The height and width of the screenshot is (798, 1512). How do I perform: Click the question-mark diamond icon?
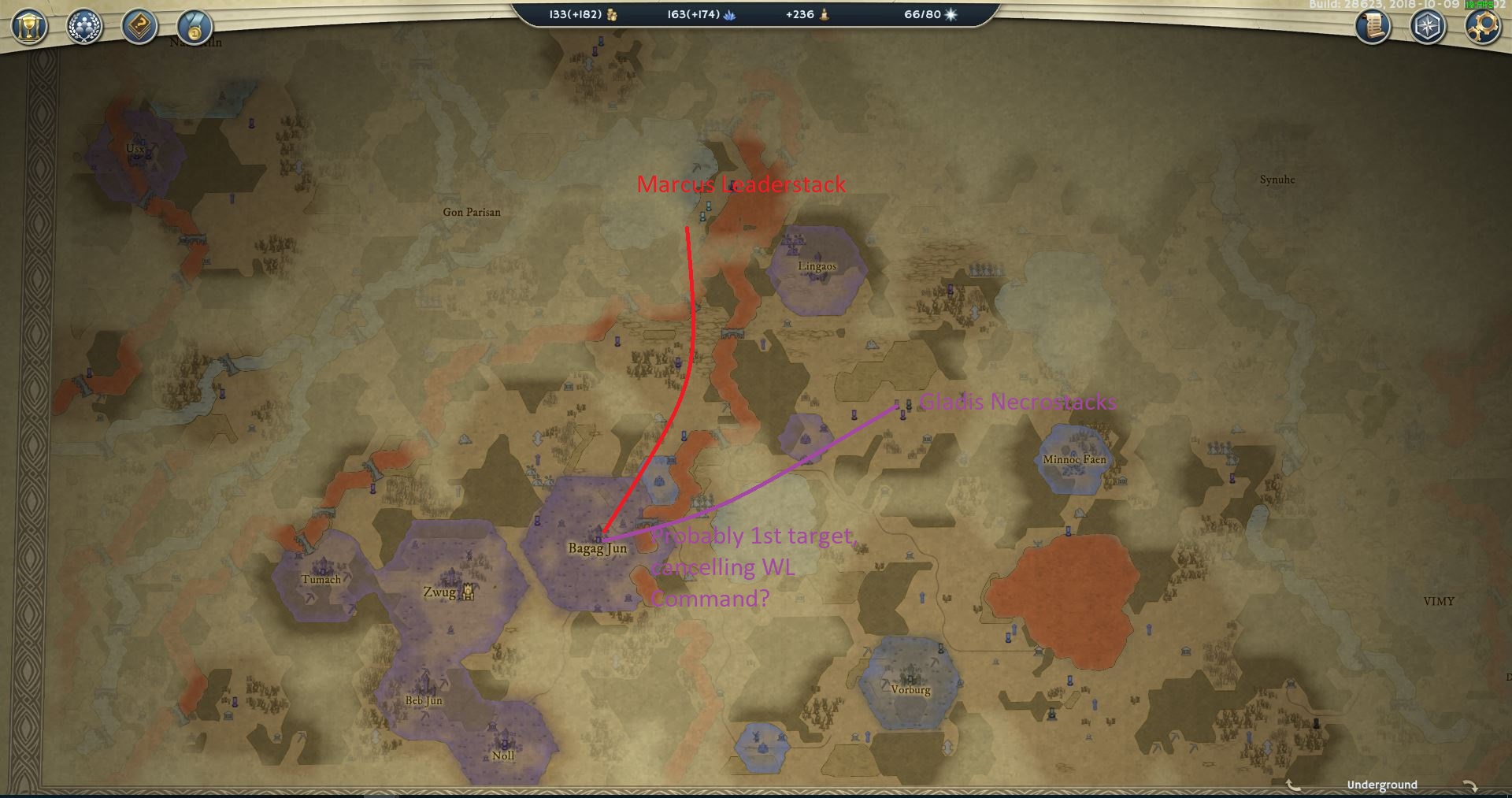pos(139,27)
